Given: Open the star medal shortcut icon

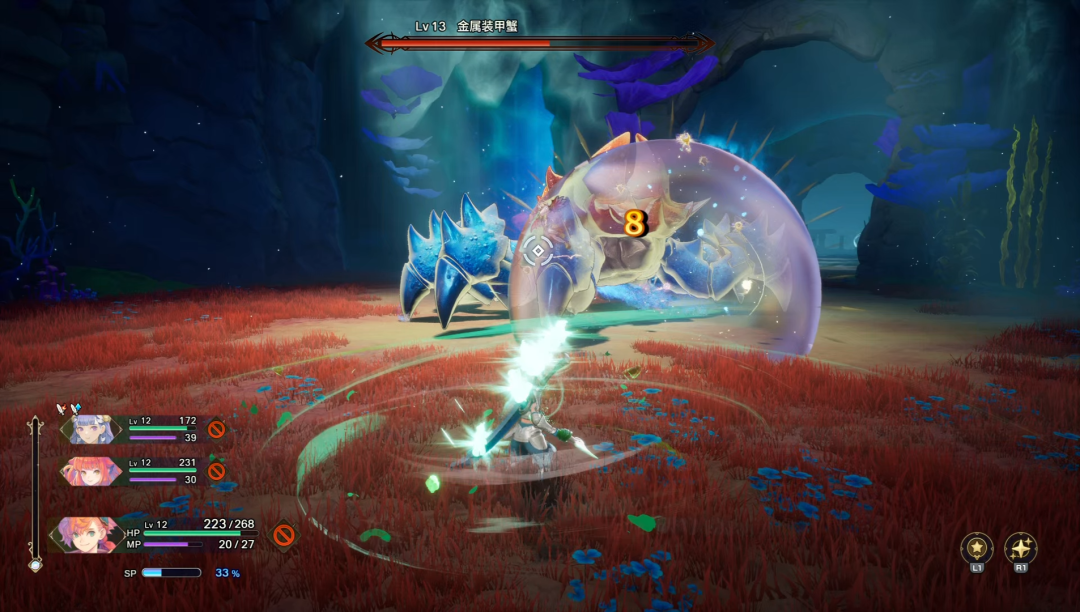Looking at the screenshot, I should (976, 548).
